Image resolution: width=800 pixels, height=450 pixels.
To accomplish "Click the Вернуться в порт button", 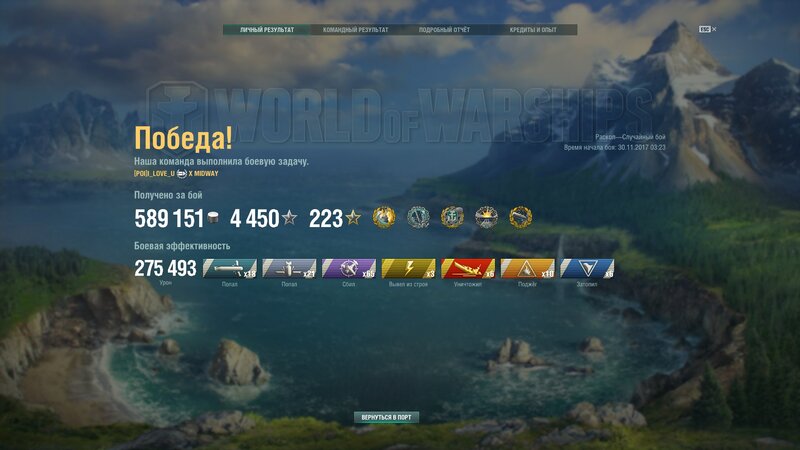I will 386,416.
